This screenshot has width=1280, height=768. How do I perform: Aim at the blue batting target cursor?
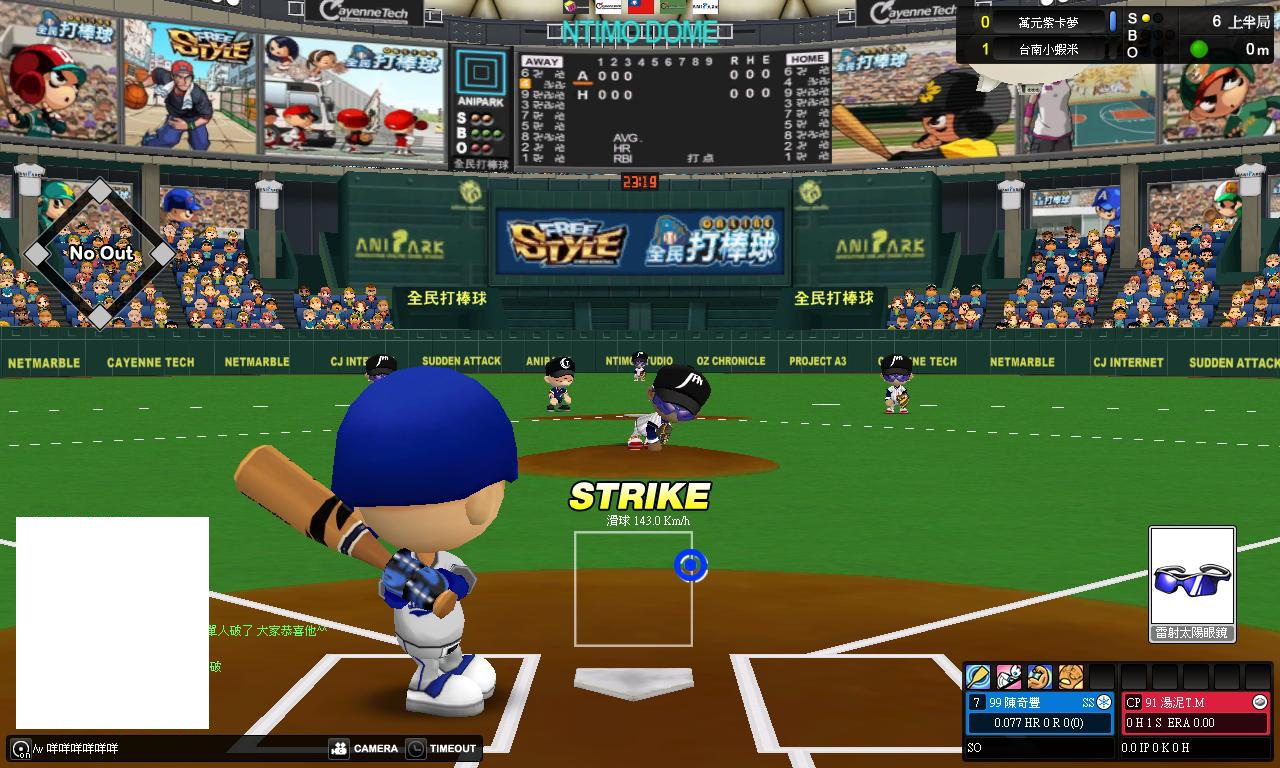[690, 566]
